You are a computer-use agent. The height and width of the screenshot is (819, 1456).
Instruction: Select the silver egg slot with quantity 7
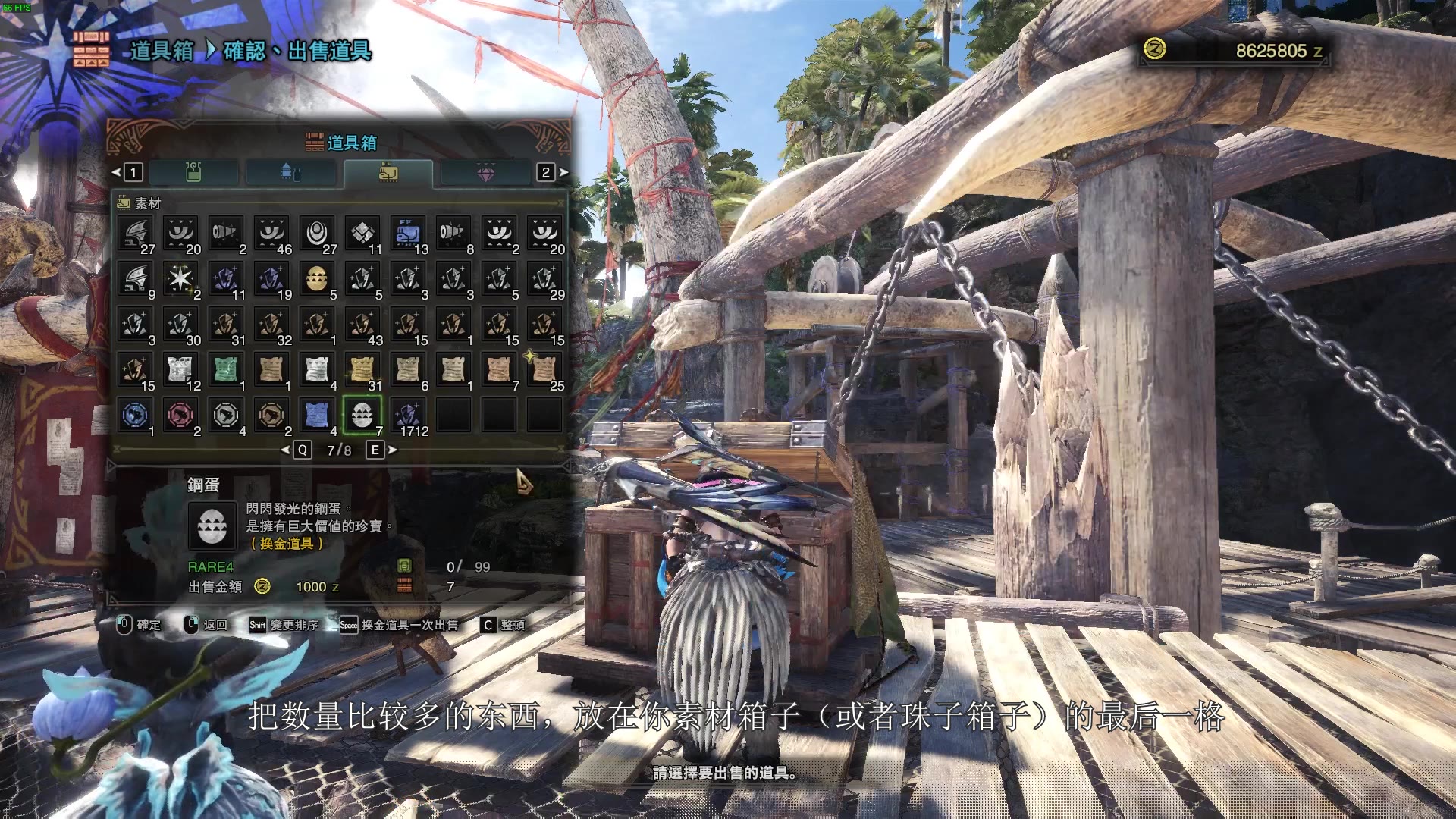362,415
